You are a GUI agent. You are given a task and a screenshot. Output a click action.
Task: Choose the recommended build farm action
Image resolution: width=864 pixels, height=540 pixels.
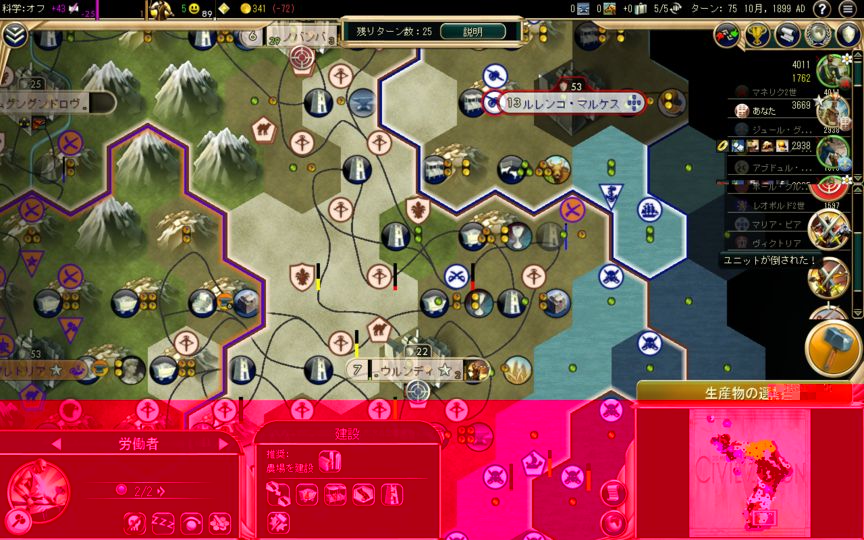pos(330,462)
